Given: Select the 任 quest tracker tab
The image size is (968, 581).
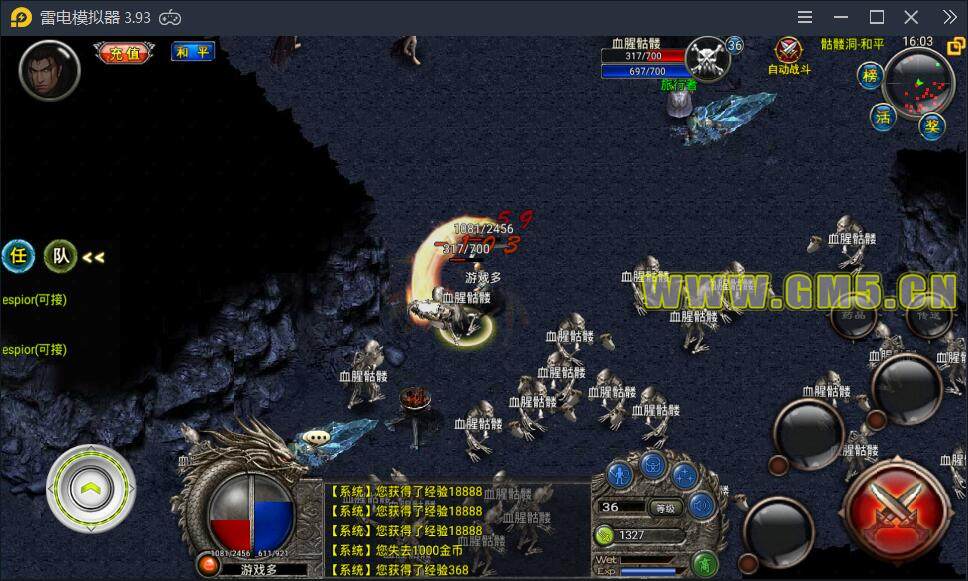Looking at the screenshot, I should point(18,256).
